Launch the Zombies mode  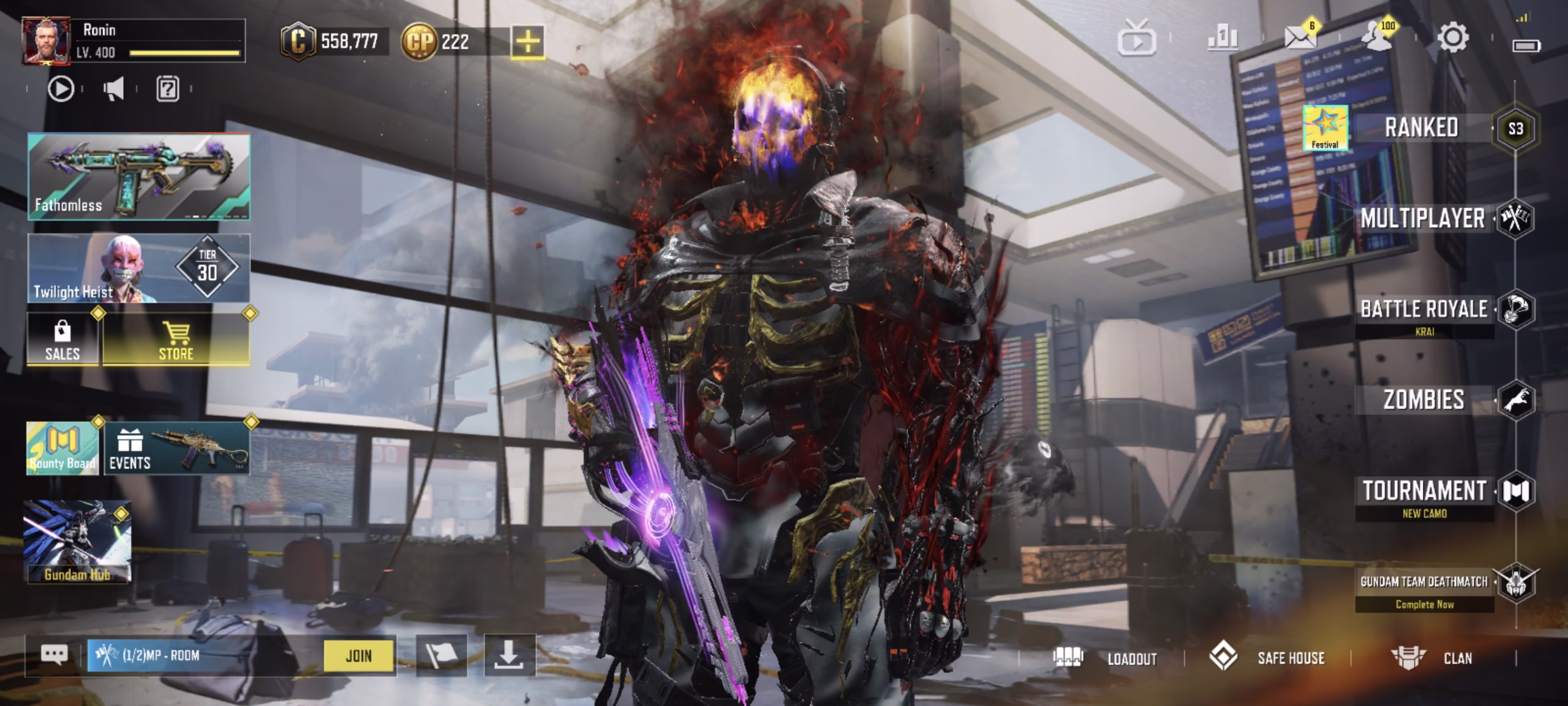point(1425,400)
